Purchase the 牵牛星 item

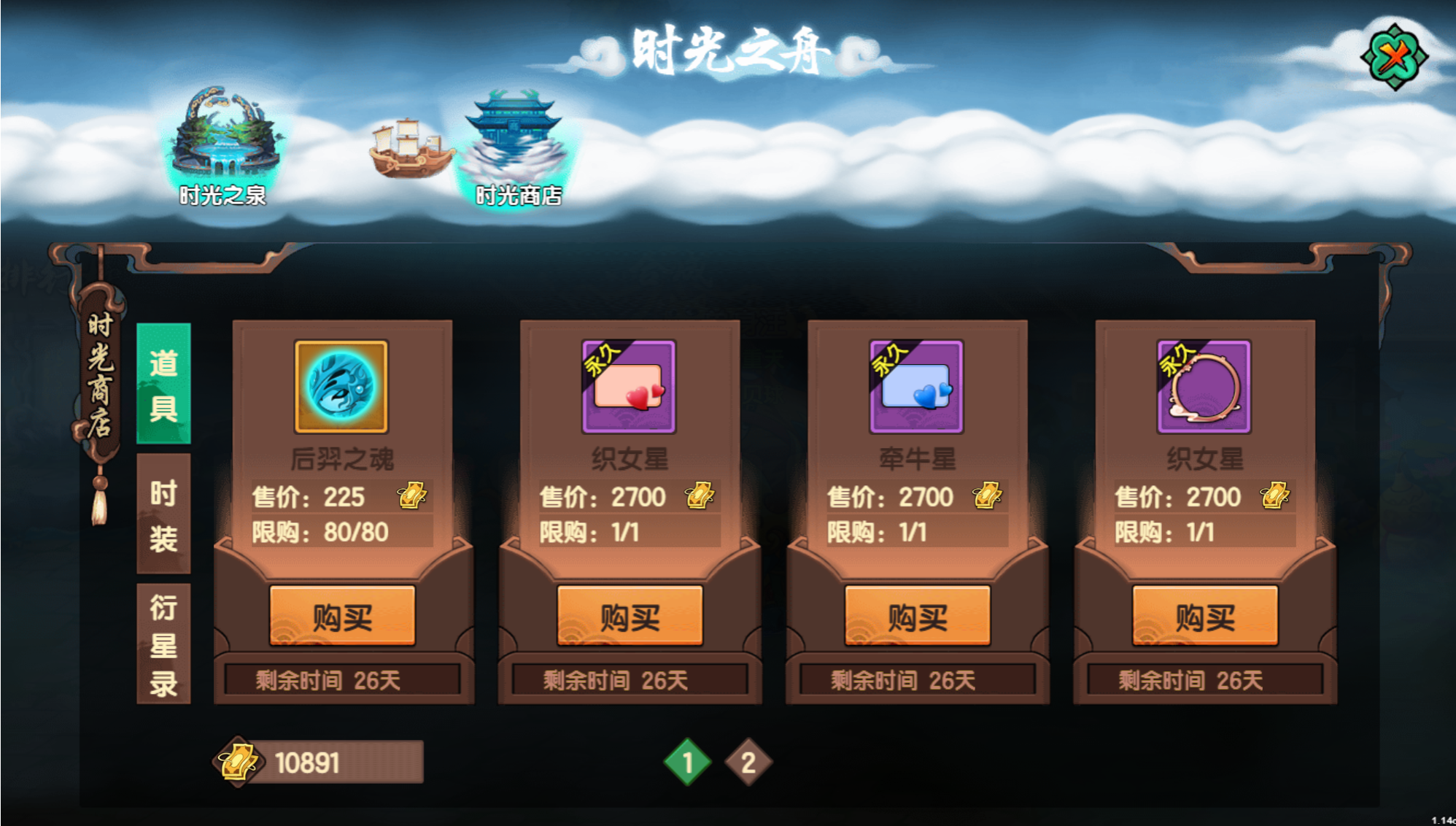[x=916, y=617]
